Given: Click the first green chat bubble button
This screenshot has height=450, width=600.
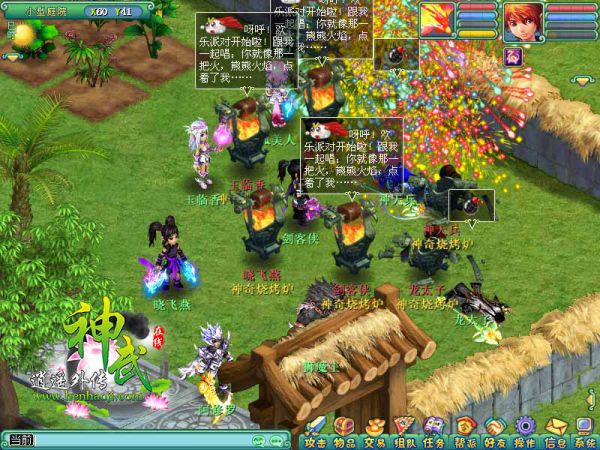Looking at the screenshot, I should coord(258,440).
